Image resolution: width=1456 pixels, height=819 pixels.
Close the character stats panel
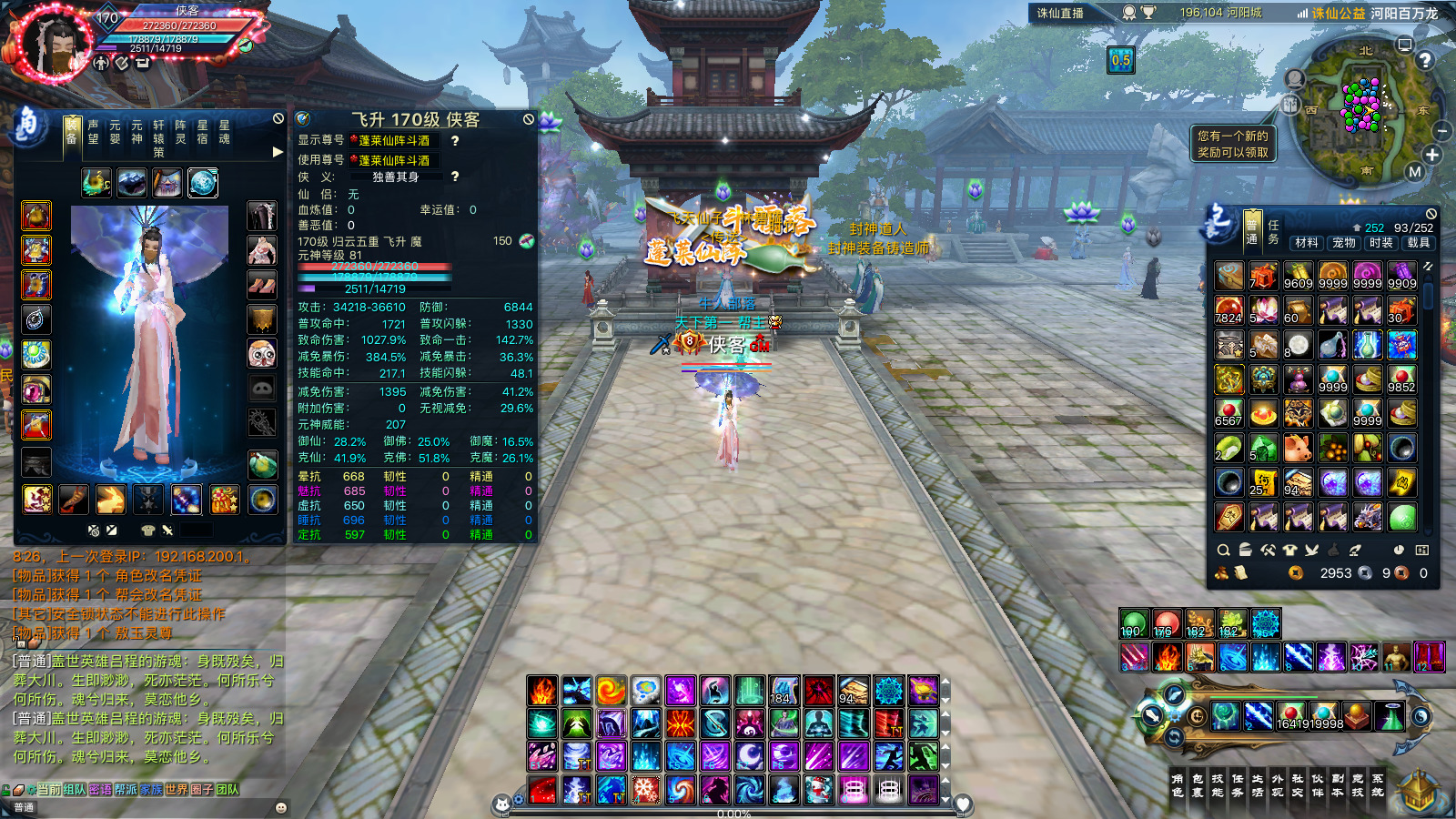529,119
